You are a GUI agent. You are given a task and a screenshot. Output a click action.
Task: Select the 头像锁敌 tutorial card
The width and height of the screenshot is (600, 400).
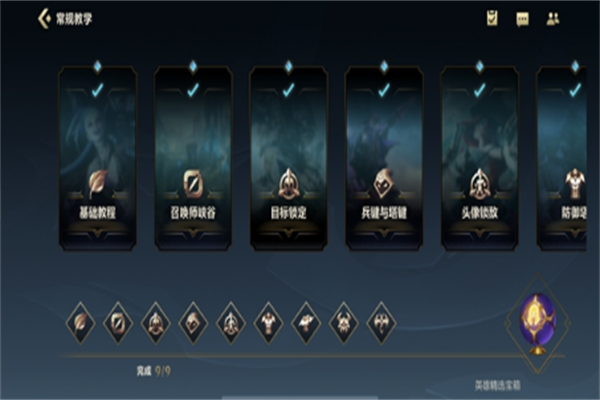point(481,158)
